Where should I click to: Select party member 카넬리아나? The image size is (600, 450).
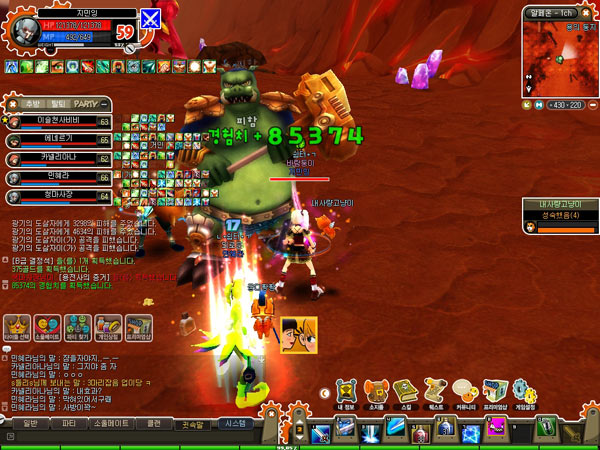58,159
